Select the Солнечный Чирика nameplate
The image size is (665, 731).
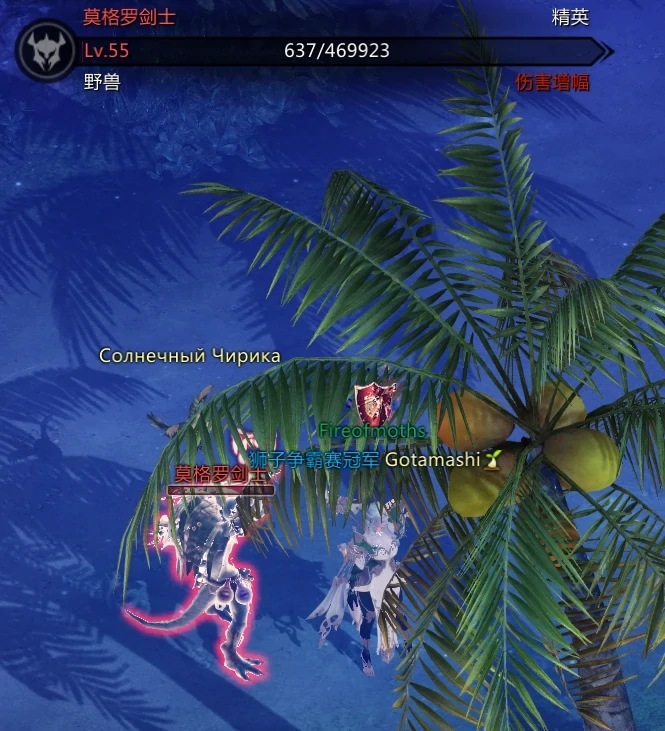tap(190, 356)
